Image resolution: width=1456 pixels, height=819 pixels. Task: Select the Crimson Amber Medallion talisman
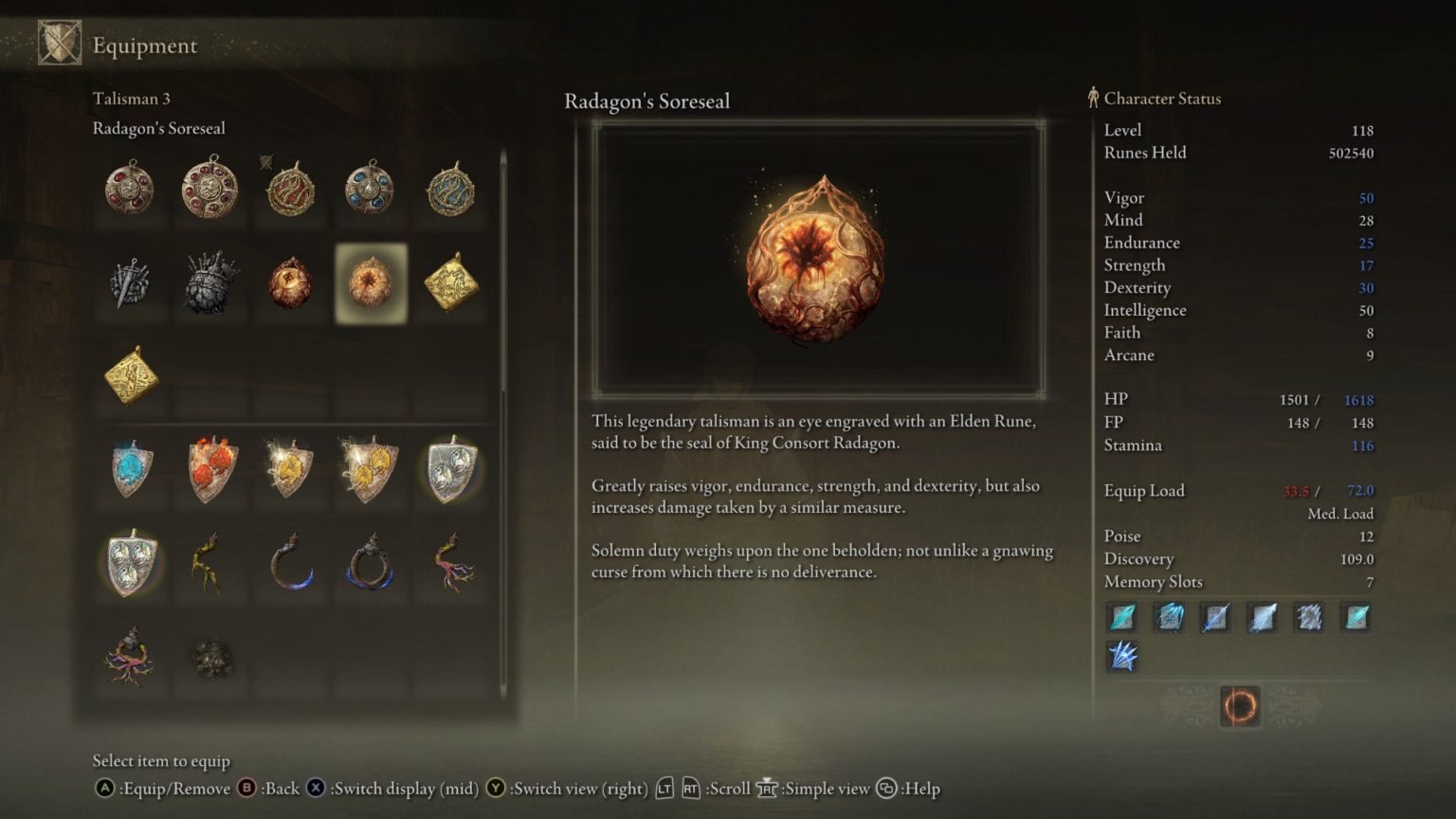tap(130, 189)
